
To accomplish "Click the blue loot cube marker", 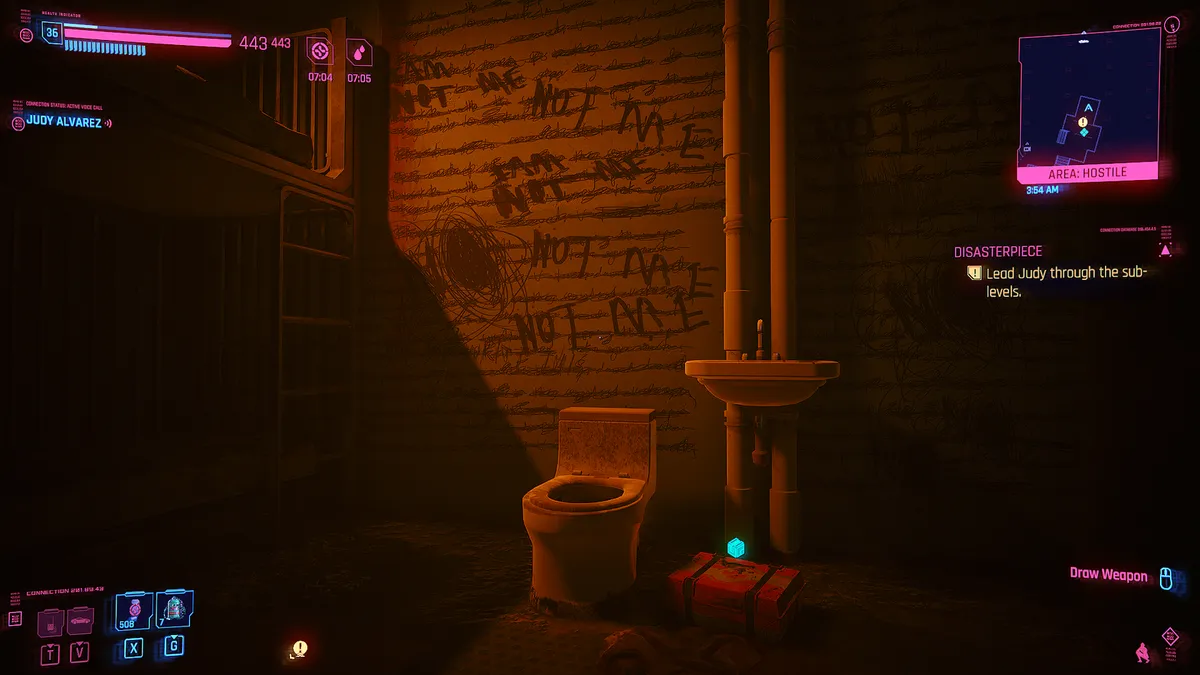I will point(736,547).
